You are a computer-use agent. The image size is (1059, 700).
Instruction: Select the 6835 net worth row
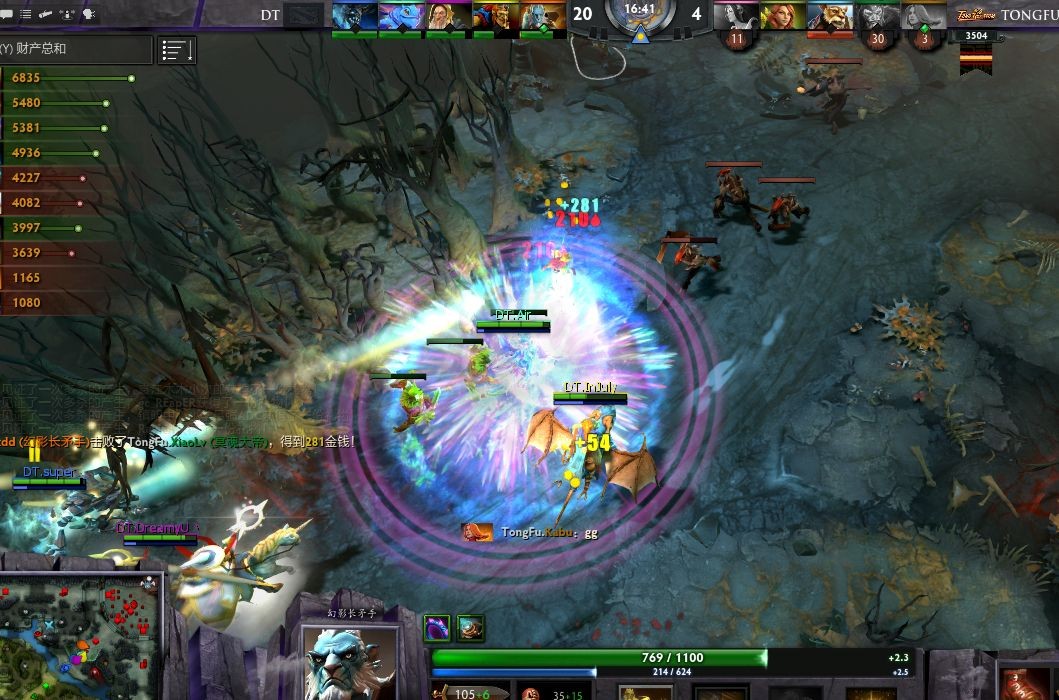click(x=68, y=78)
